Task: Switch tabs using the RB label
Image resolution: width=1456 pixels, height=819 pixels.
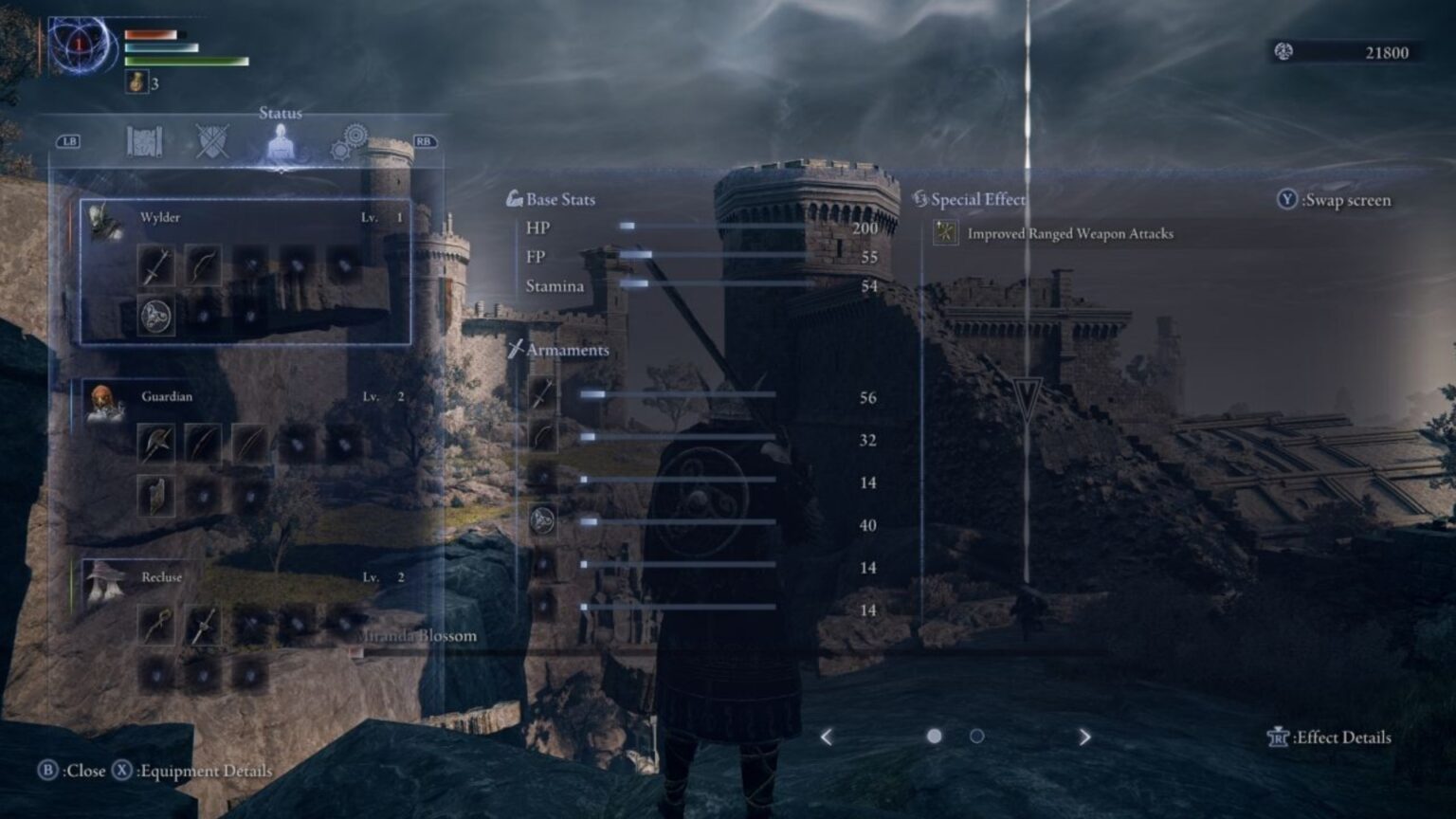Action: pos(425,140)
